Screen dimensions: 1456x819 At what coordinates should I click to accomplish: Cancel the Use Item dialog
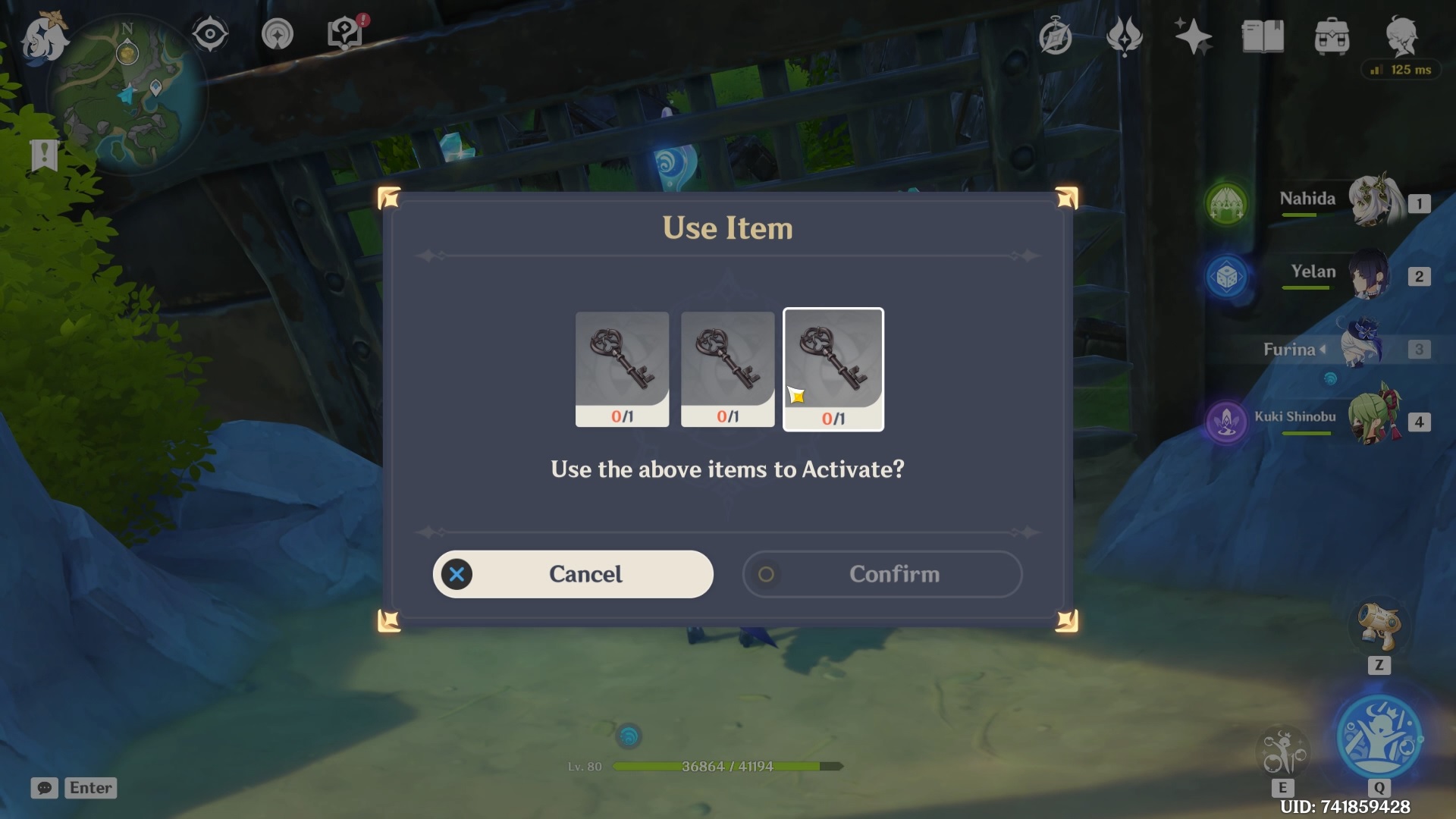click(x=573, y=574)
